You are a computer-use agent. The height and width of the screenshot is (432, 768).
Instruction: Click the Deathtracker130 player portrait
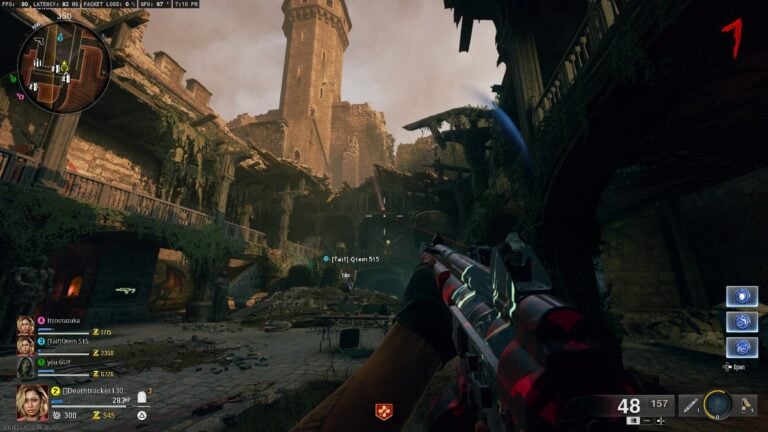click(32, 402)
